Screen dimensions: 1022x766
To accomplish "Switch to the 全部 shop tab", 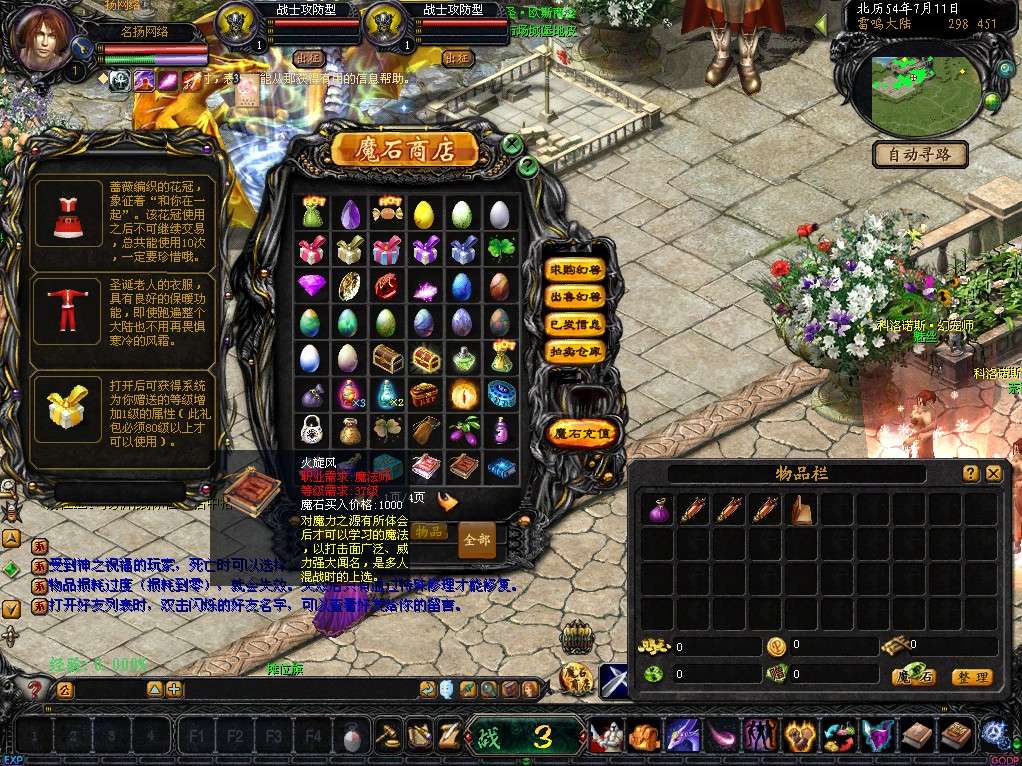I will pyautogui.click(x=477, y=540).
